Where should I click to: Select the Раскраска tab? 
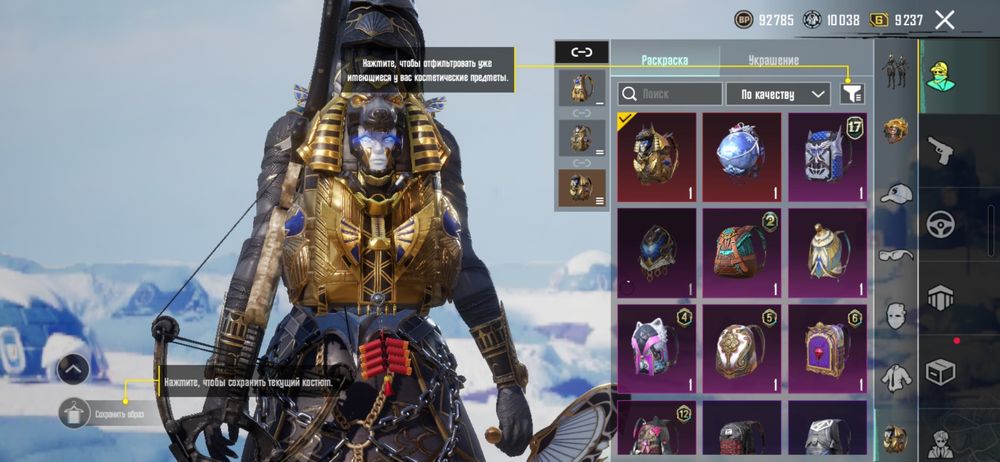[x=664, y=60]
